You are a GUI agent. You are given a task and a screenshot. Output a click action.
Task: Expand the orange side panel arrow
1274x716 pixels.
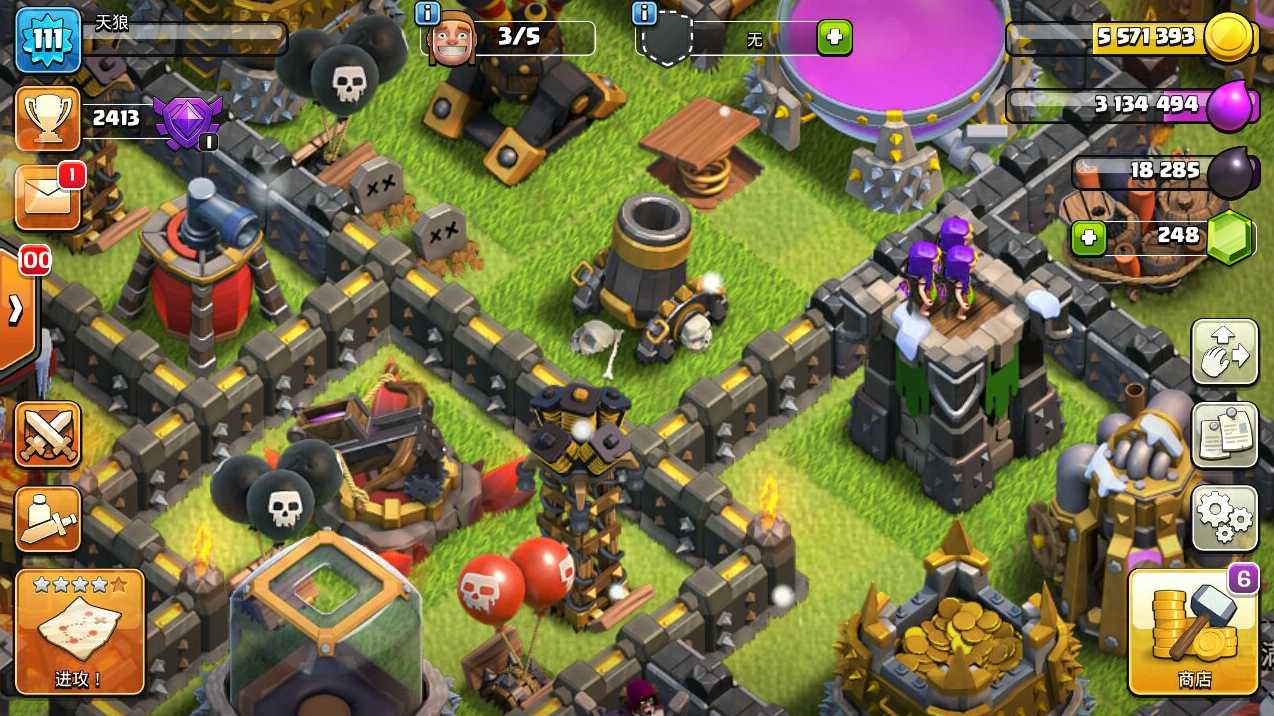[x=16, y=310]
